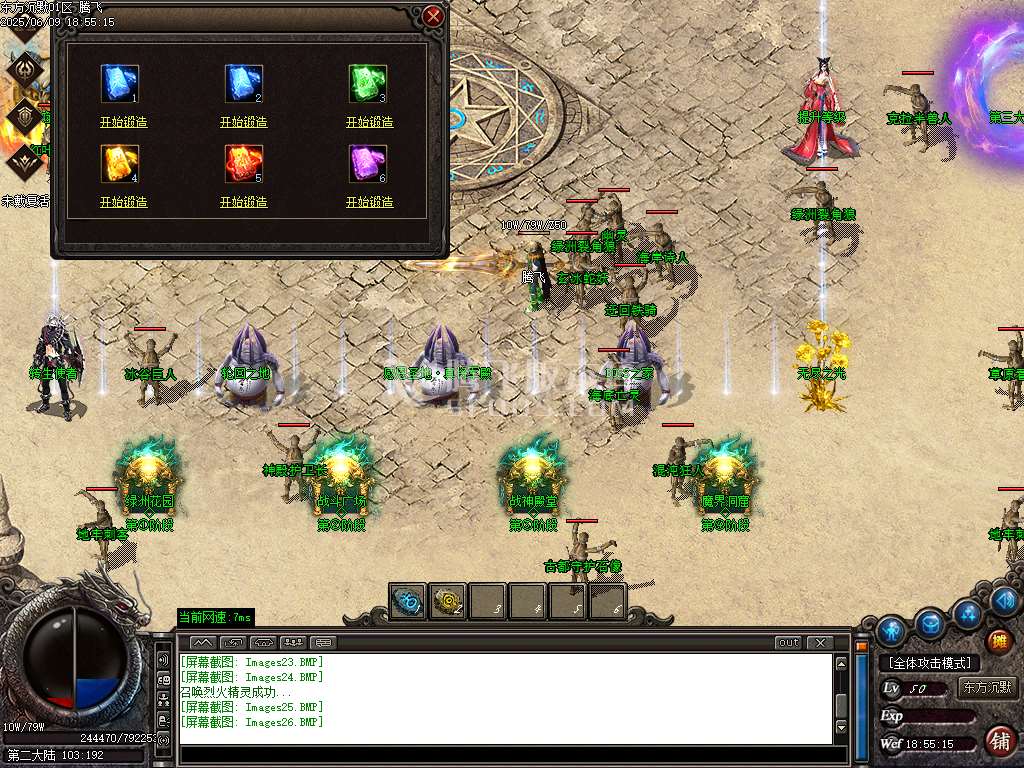Image resolution: width=1024 pixels, height=768 pixels.
Task: Start forging under the yellow crystal
Action: click(x=123, y=202)
